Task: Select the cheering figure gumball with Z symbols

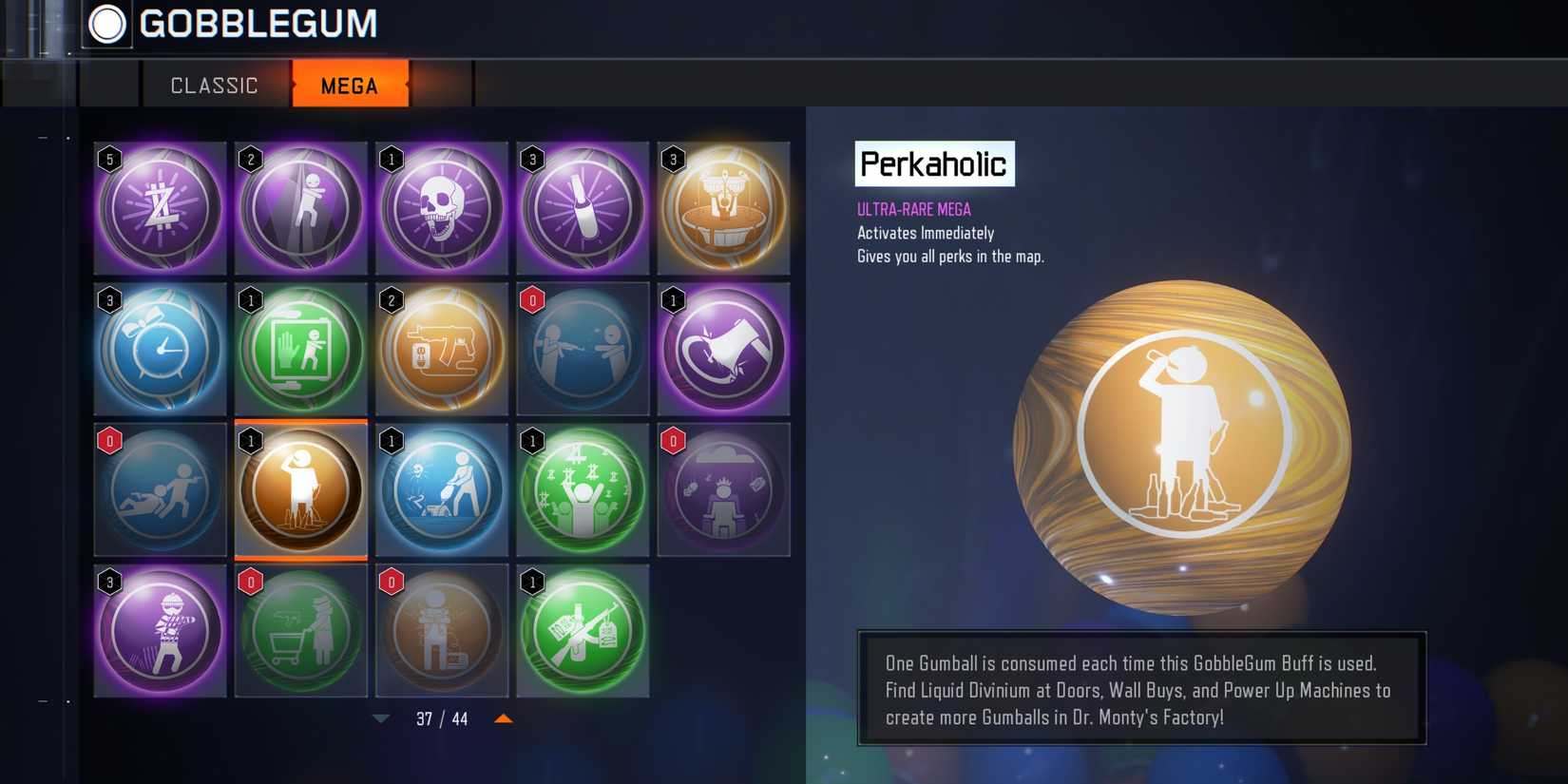Action: [x=583, y=489]
